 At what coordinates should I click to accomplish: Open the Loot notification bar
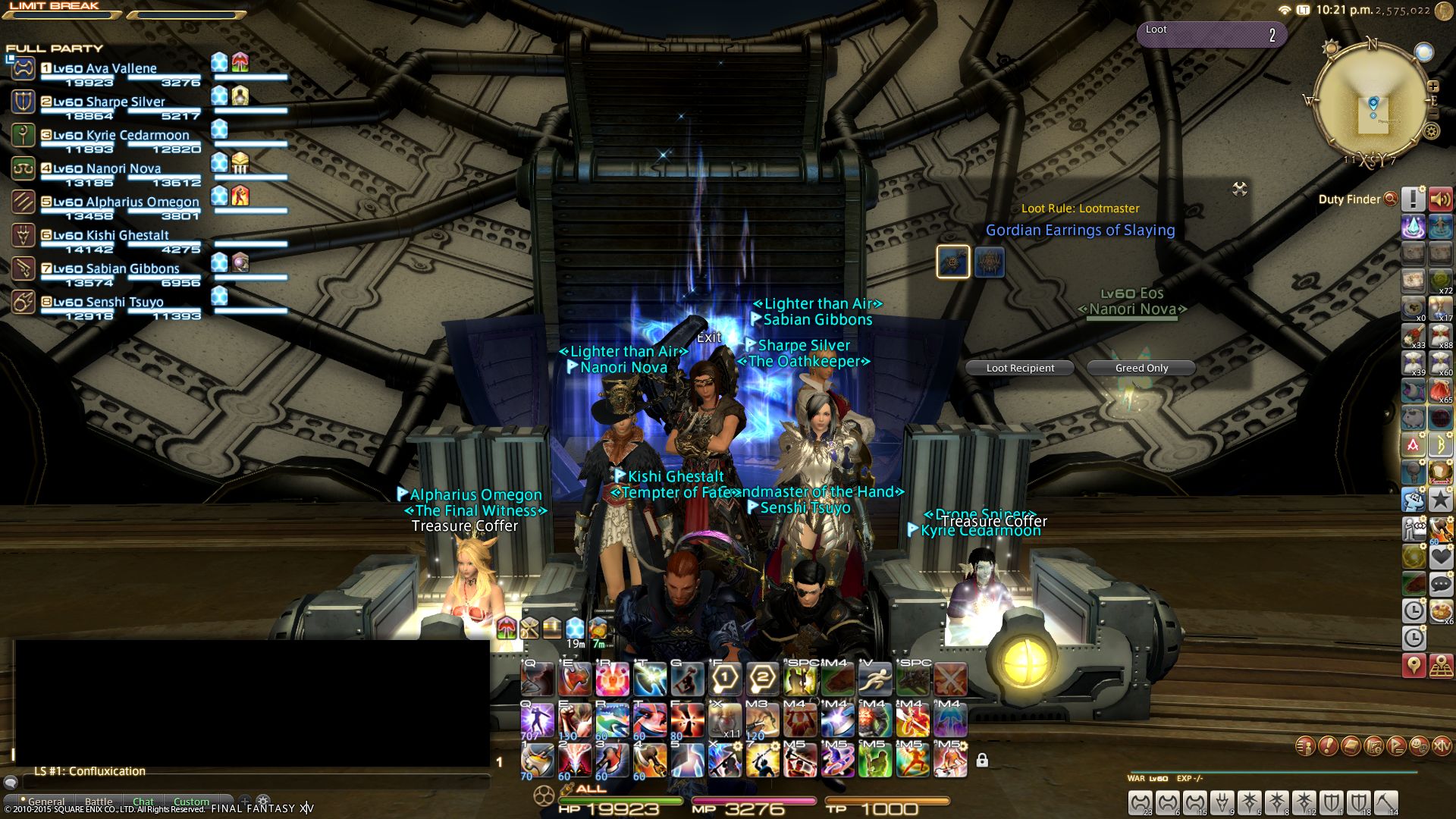[1211, 34]
